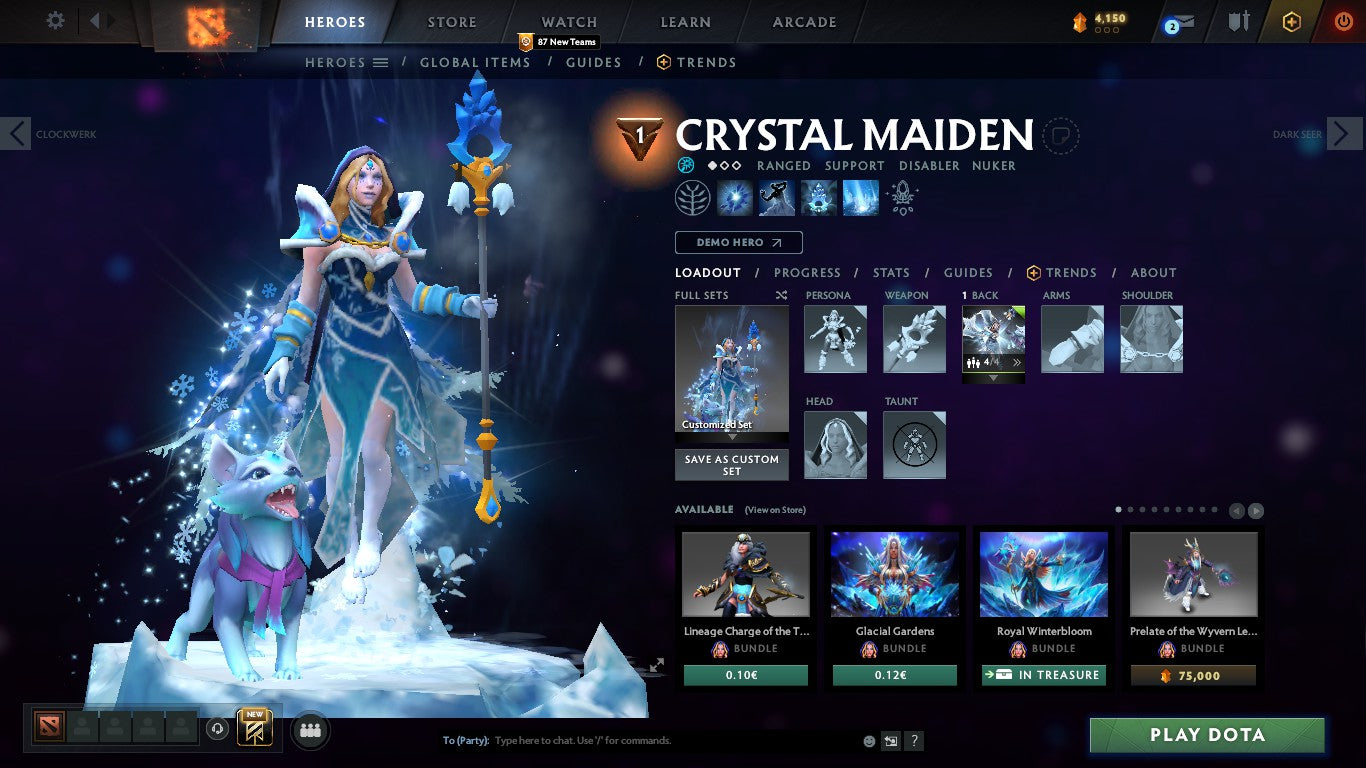Select the Frostbite ability icon
This screenshot has width=1366, height=768.
point(777,197)
